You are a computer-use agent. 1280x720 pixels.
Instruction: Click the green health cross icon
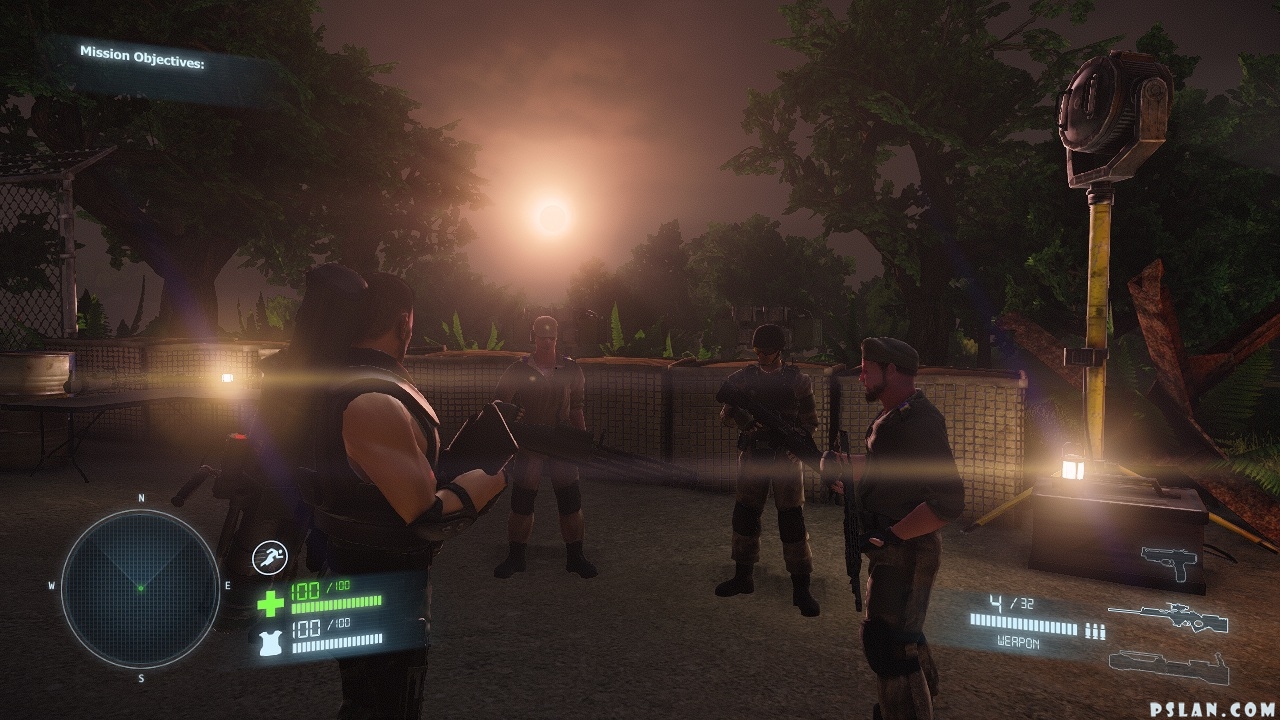click(271, 603)
